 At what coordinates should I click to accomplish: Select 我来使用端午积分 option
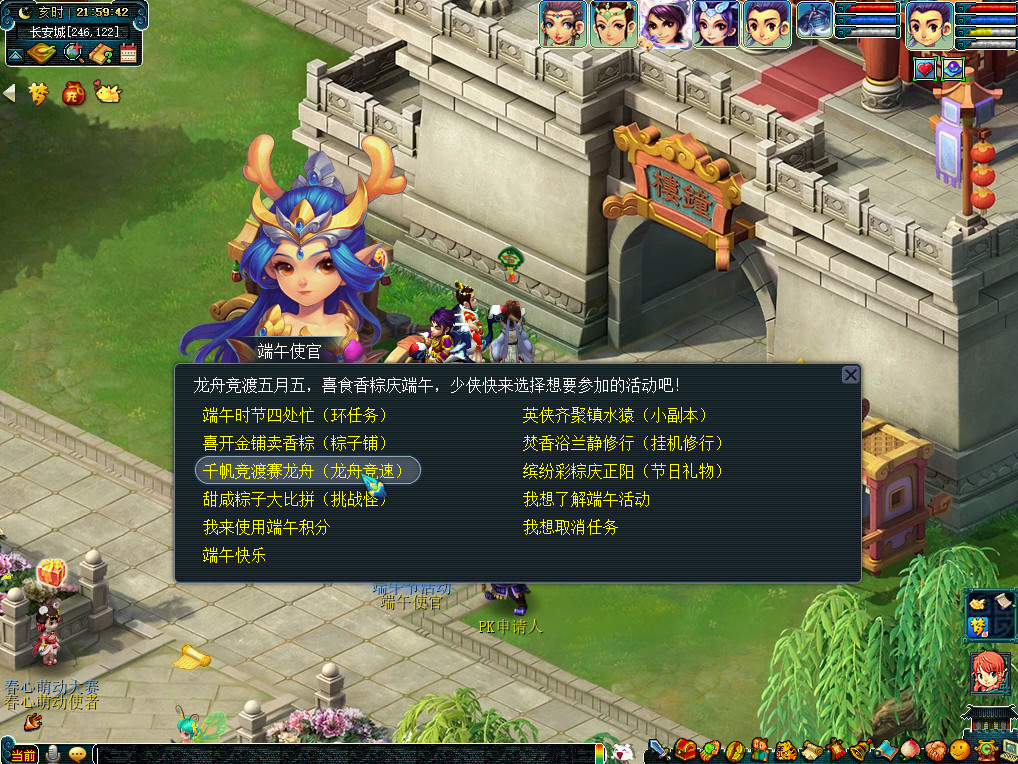[266, 527]
